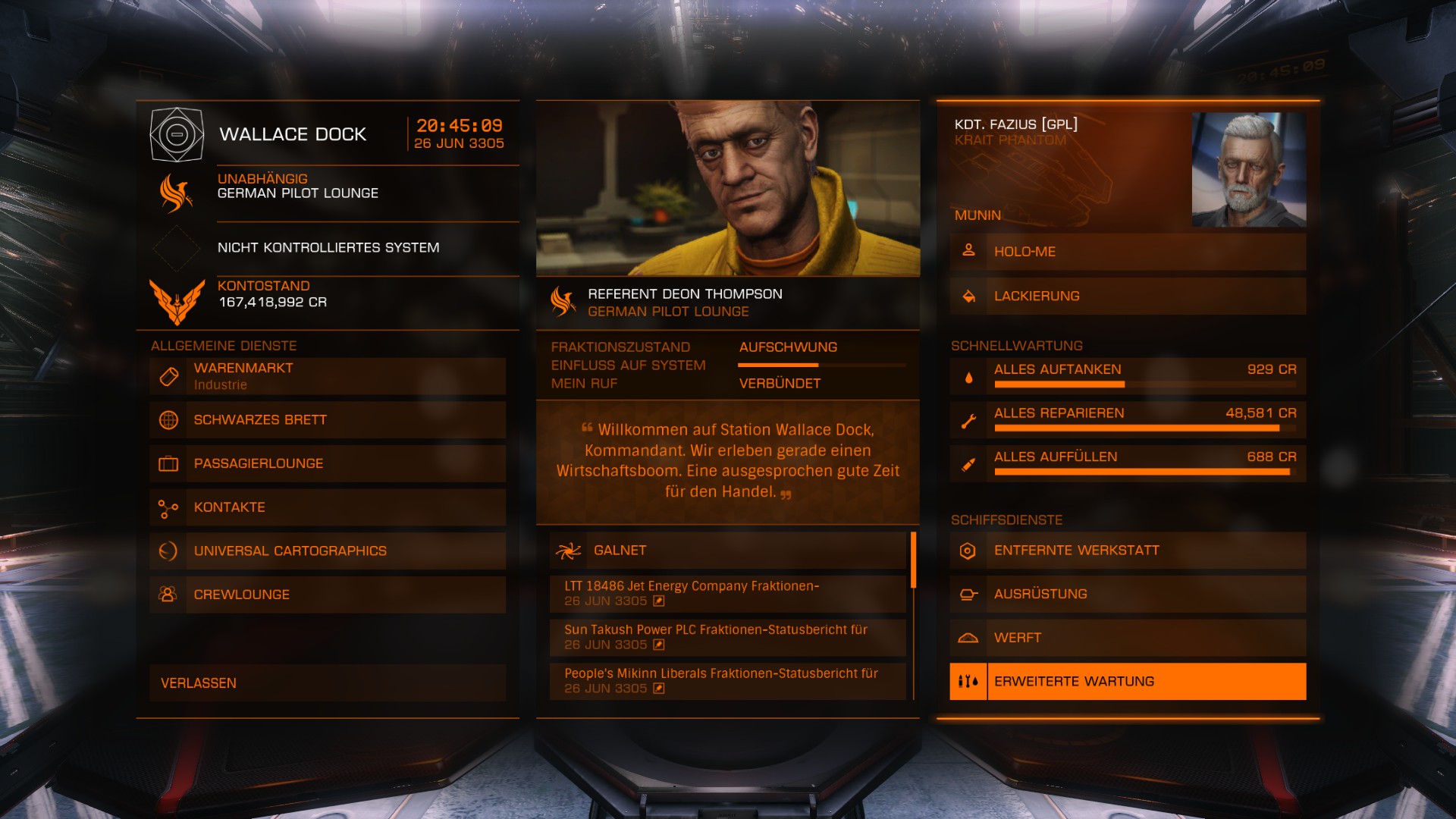The image size is (1456, 819).
Task: Read the LTT 18486 Jet Energy Company report
Action: [x=728, y=594]
